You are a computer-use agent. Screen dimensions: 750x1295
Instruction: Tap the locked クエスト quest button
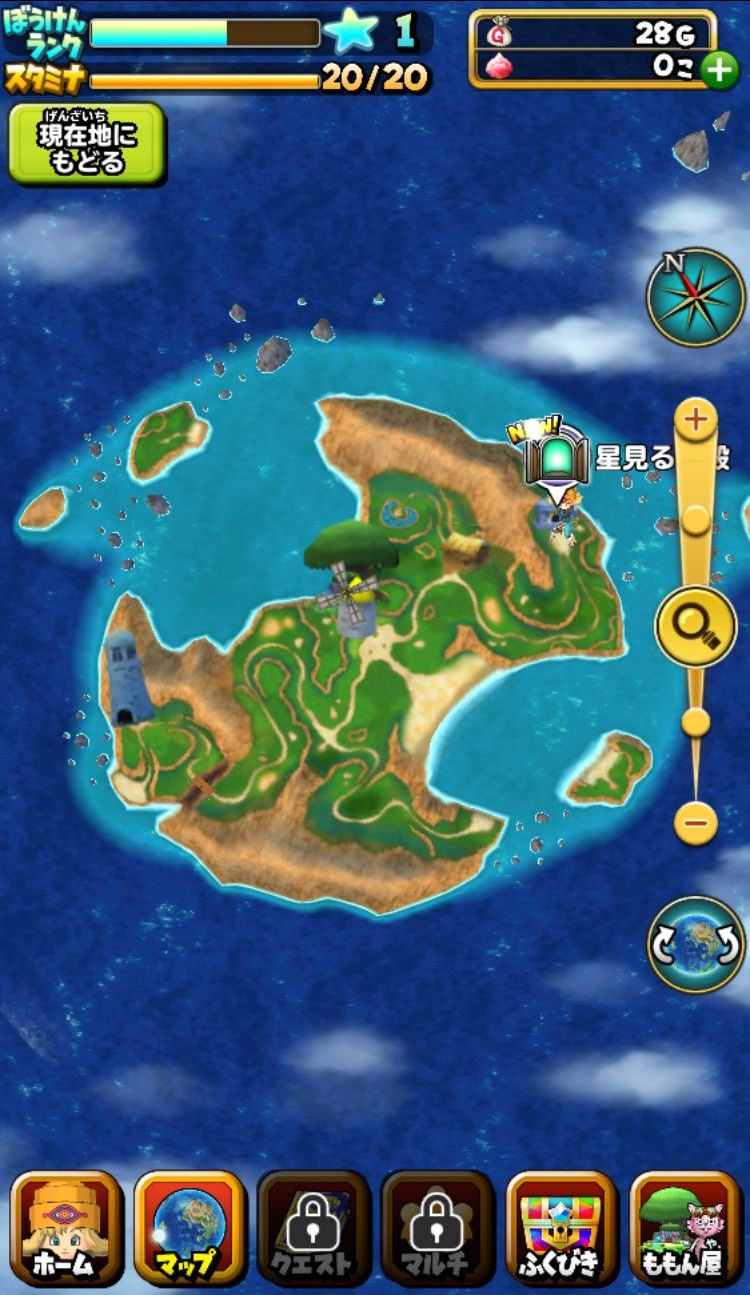click(313, 1227)
